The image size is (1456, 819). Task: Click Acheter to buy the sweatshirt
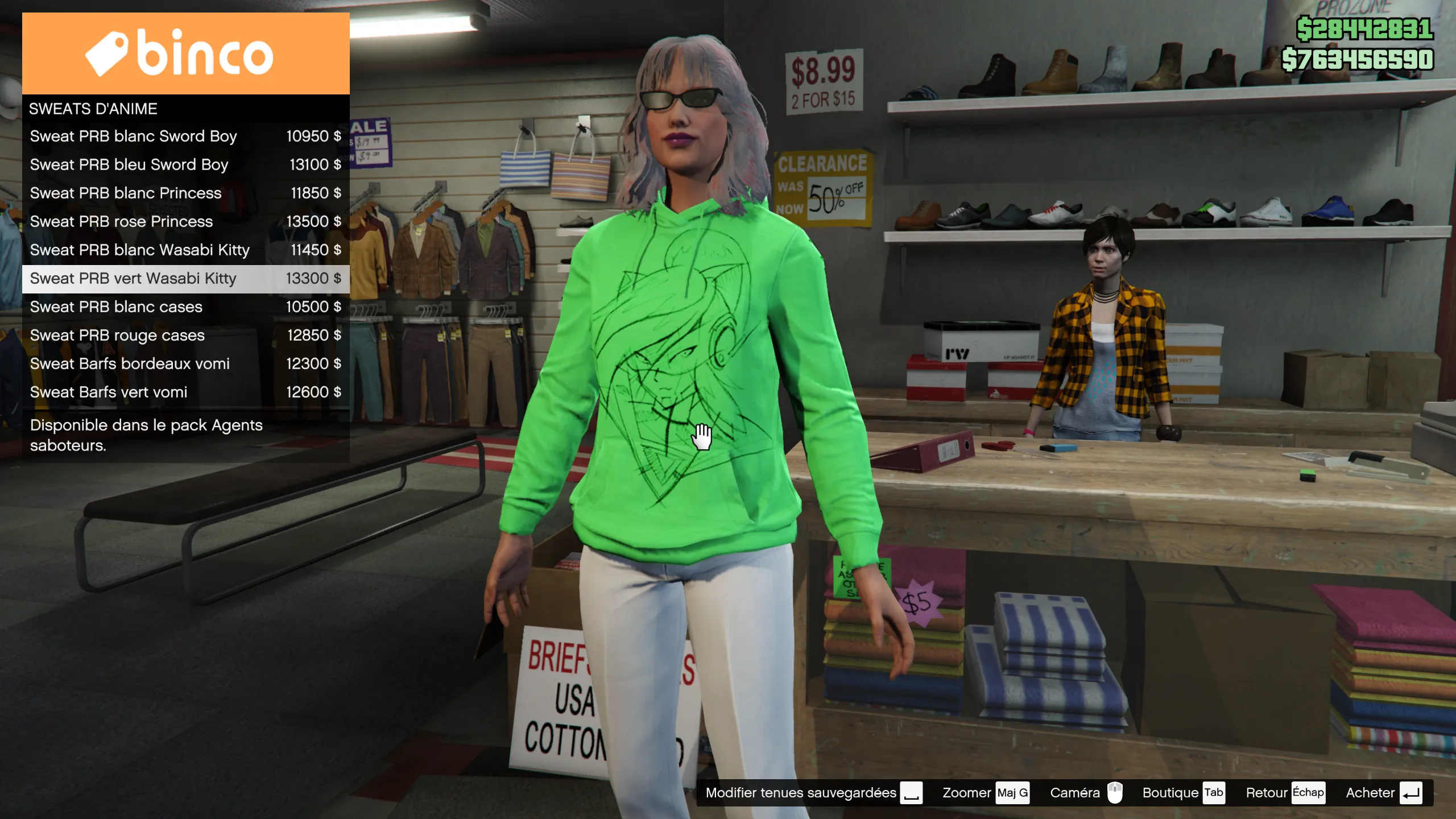pyautogui.click(x=1383, y=793)
